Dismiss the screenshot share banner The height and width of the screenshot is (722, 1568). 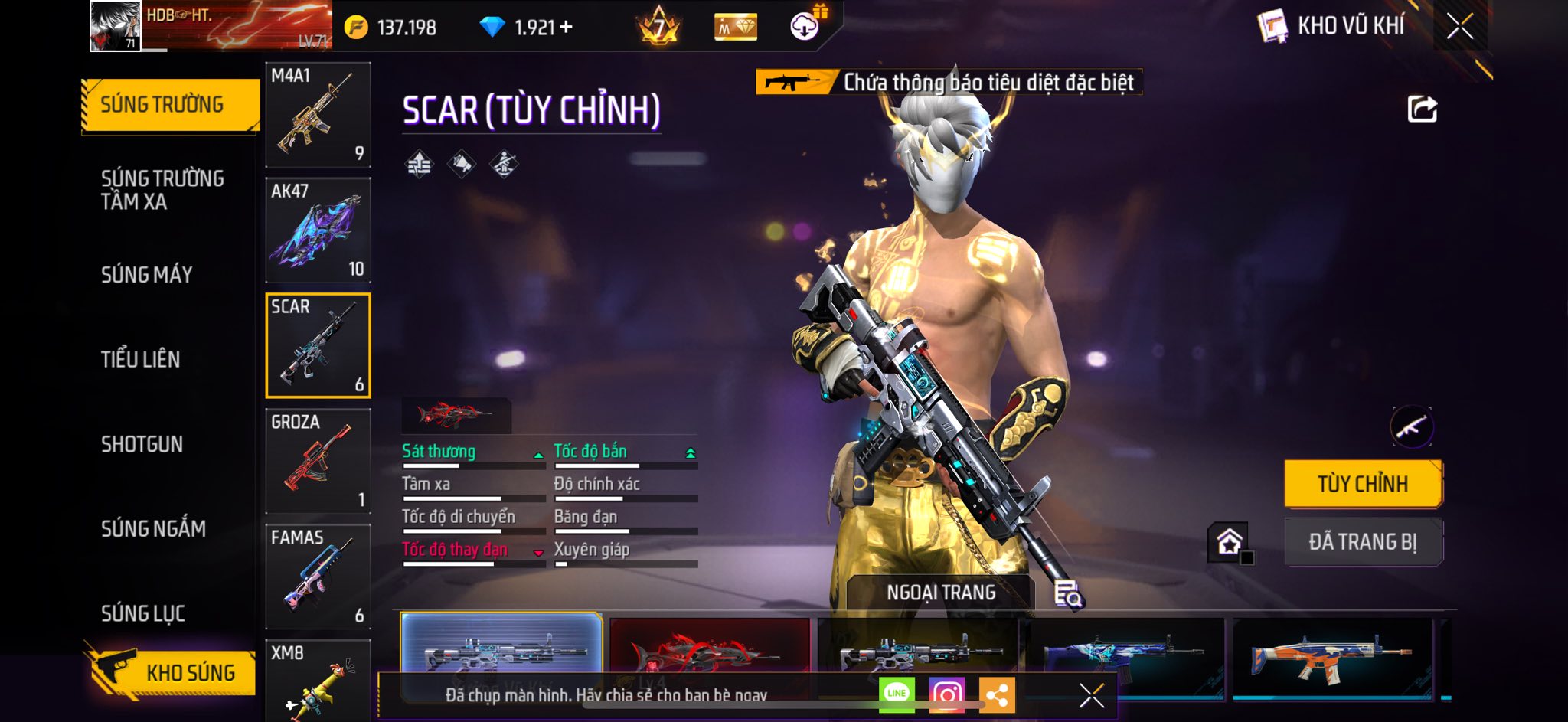pos(1092,695)
